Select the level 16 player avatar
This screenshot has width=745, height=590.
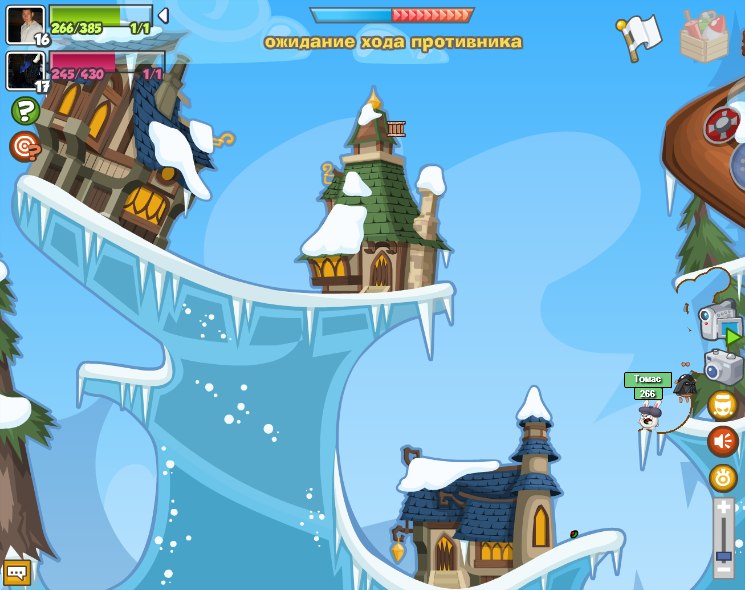pyautogui.click(x=25, y=24)
